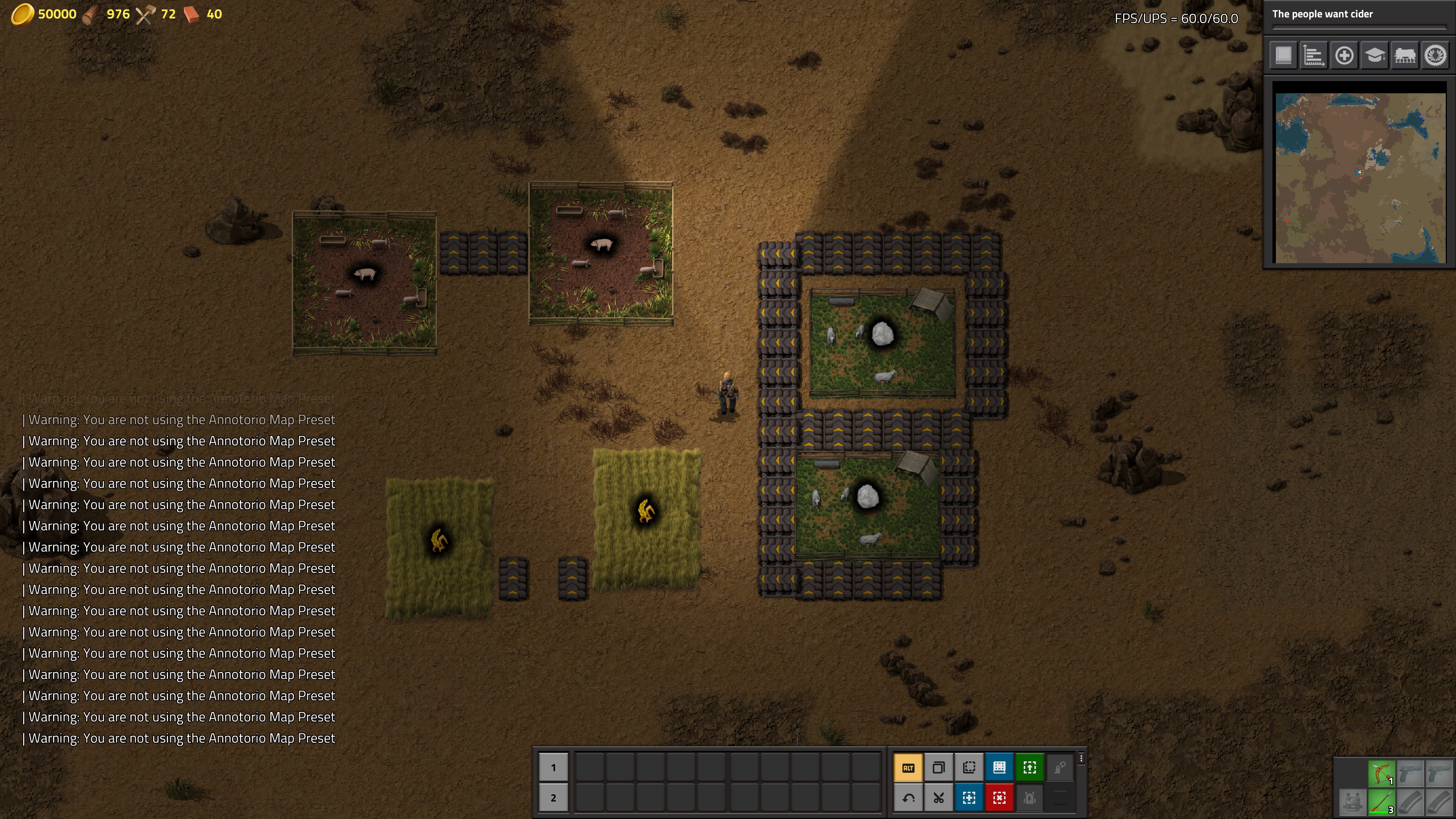Viewport: 1456px width, 819px height.
Task: Open the blueprint library book button
Action: (x=1283, y=55)
